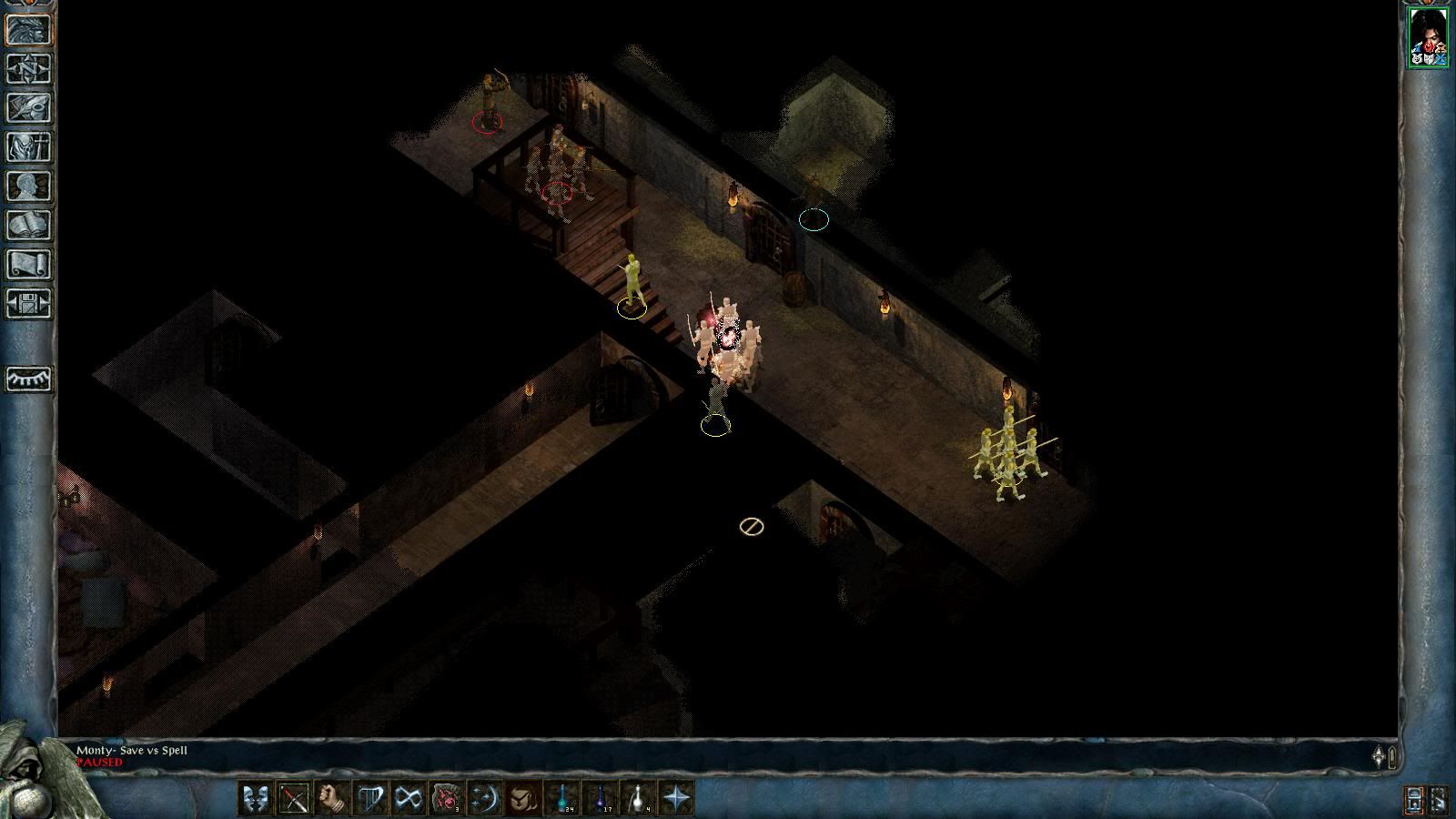Activate the infinity loop ability icon
Screen dimensions: 1456x819
pos(409,799)
